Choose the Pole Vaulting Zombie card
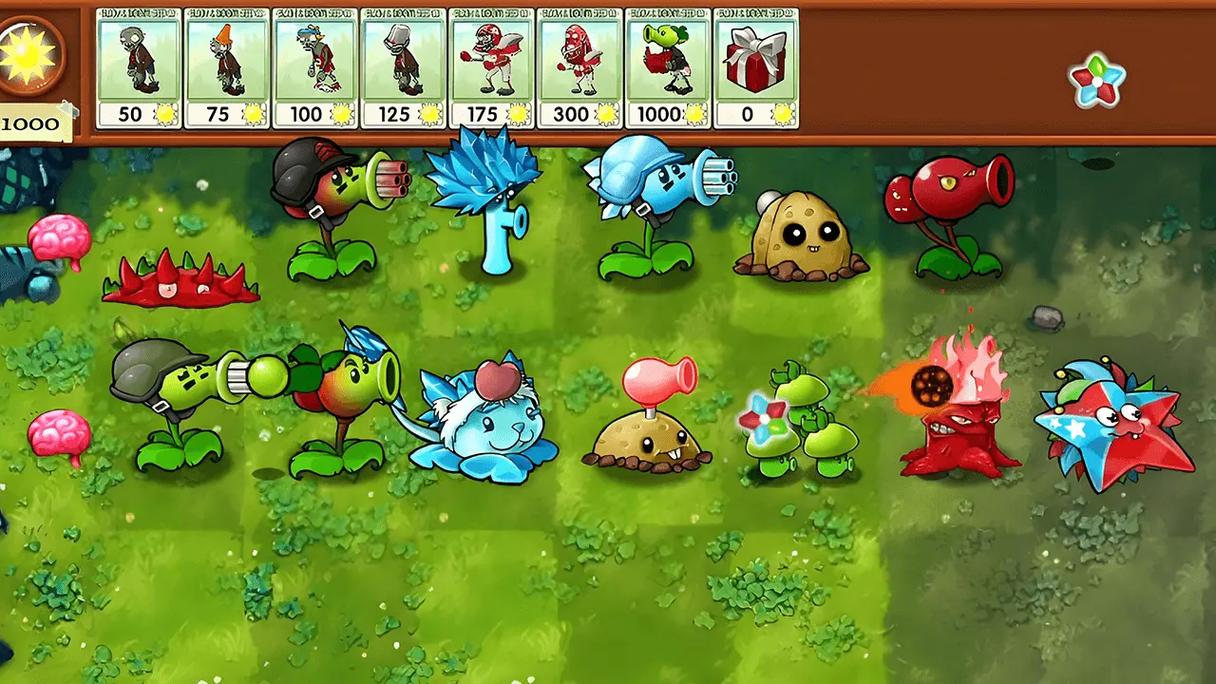Screen dimensions: 1216x684 pyautogui.click(x=316, y=68)
